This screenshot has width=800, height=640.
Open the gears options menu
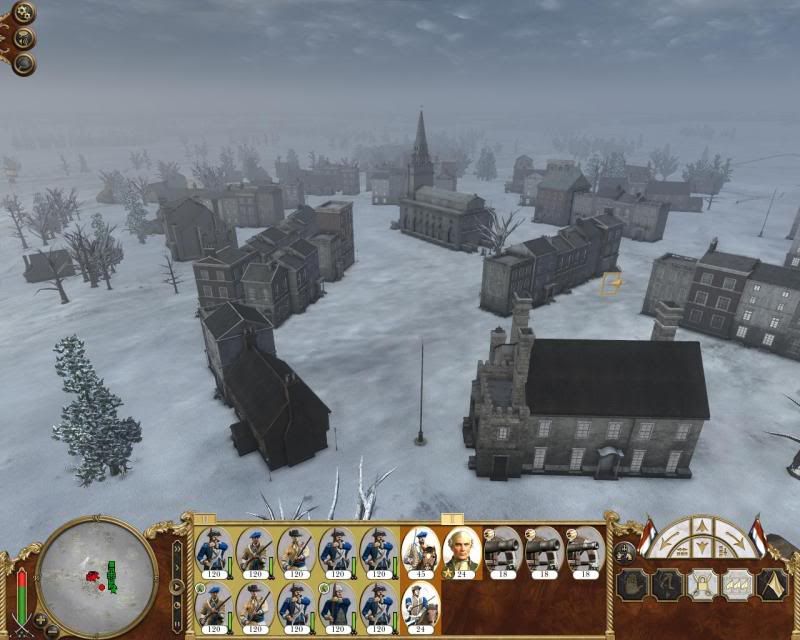(22, 13)
